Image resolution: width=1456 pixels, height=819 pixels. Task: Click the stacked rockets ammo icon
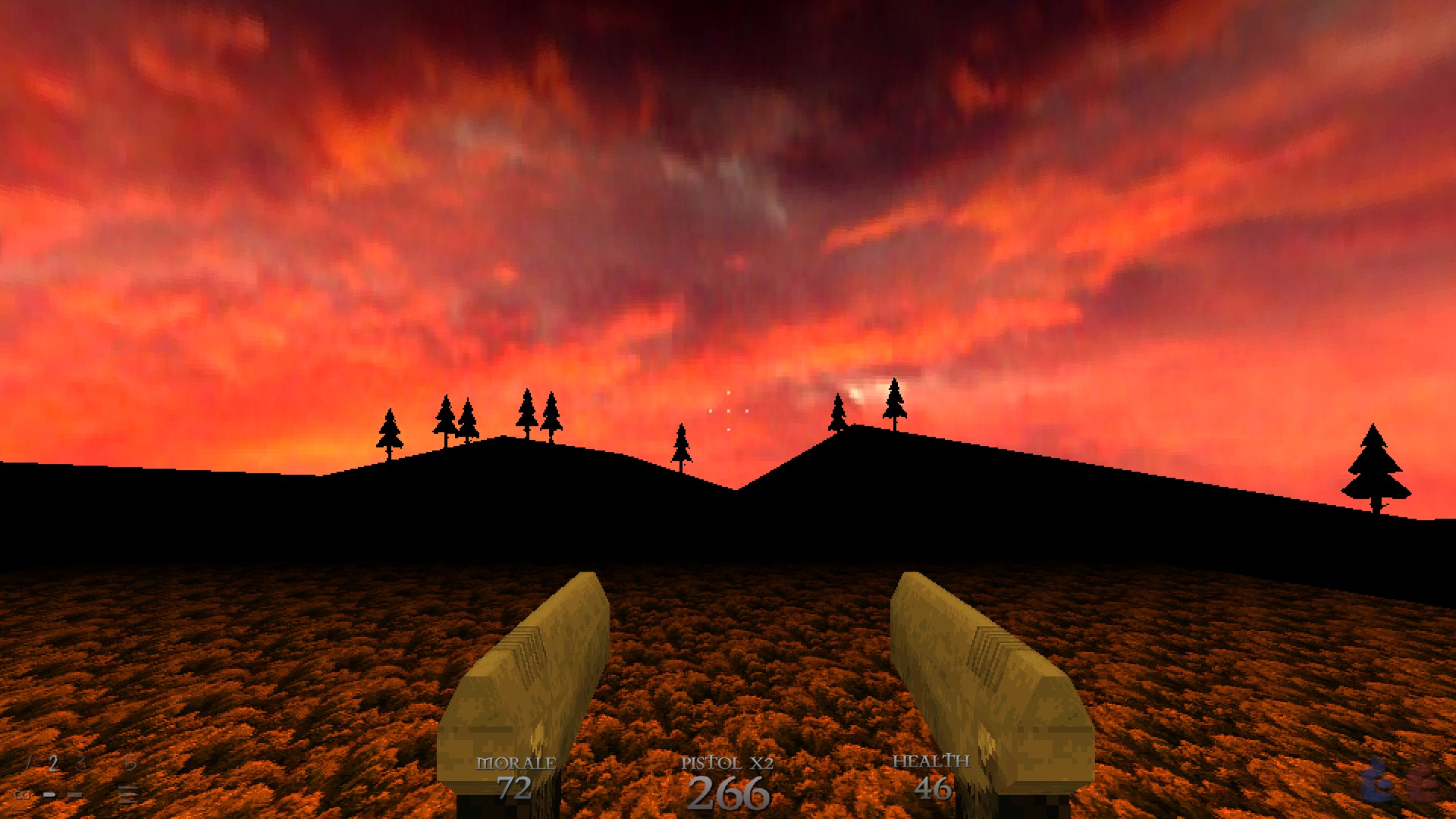coord(128,794)
